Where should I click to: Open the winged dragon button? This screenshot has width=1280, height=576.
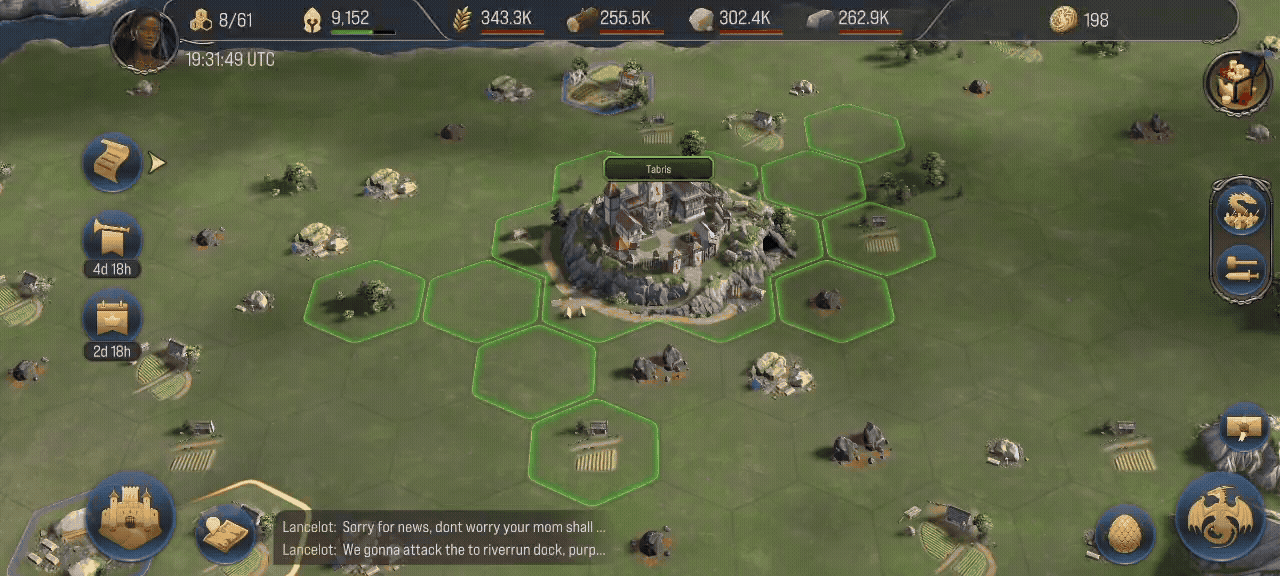coord(1221,517)
